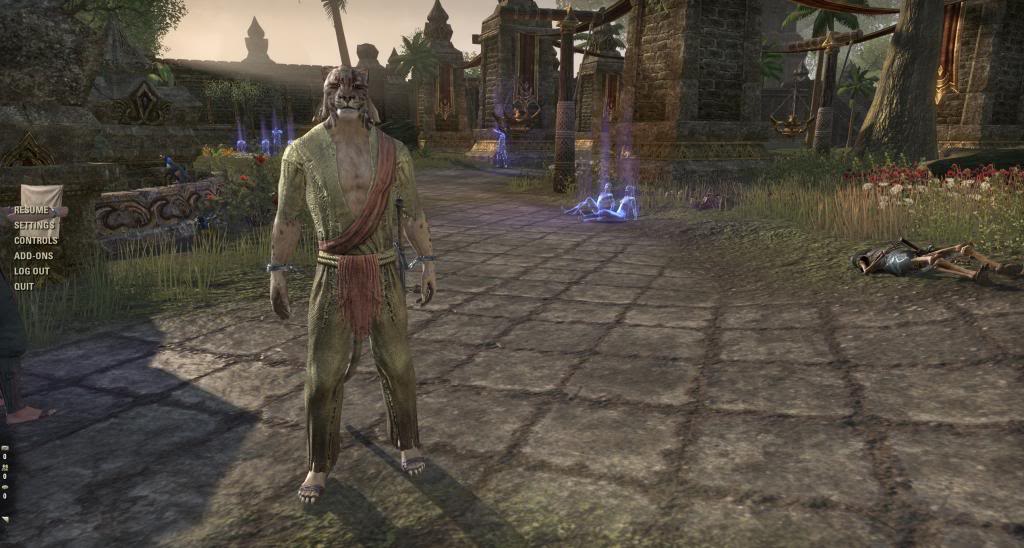The image size is (1024, 548).
Task: Select Quit to exit the game
Action: point(24,286)
